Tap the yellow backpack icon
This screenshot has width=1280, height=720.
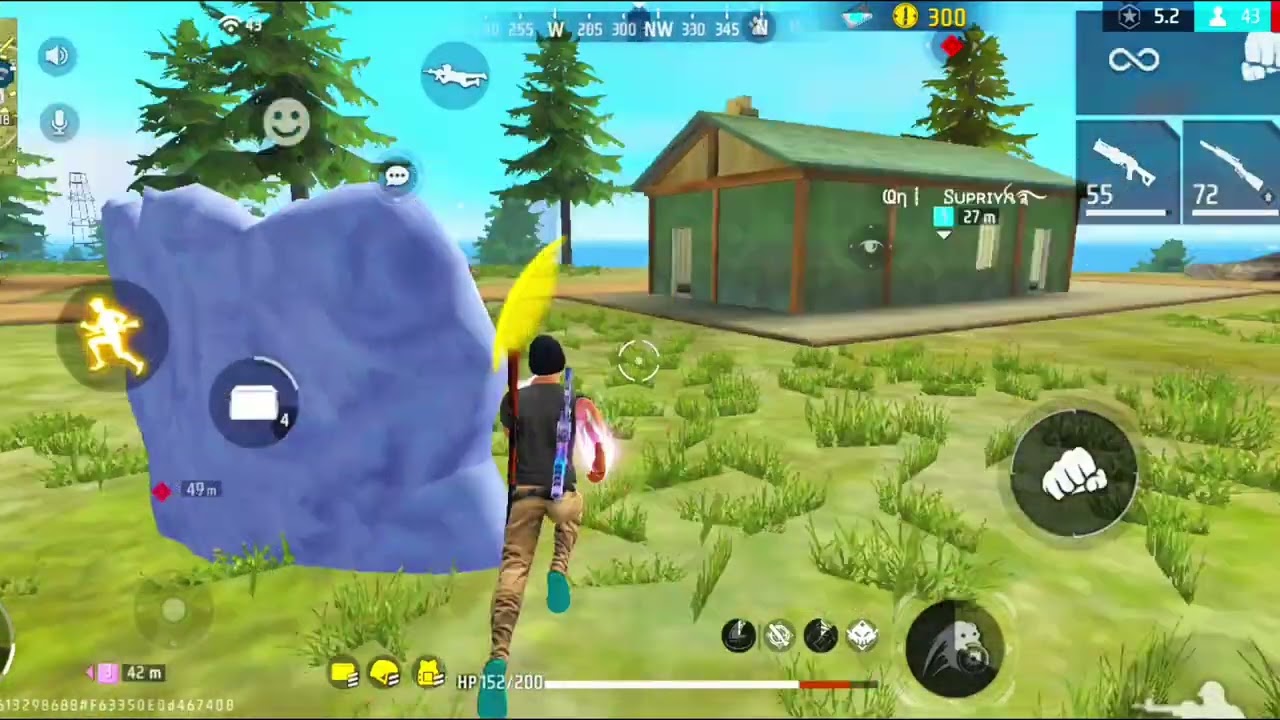[343, 676]
